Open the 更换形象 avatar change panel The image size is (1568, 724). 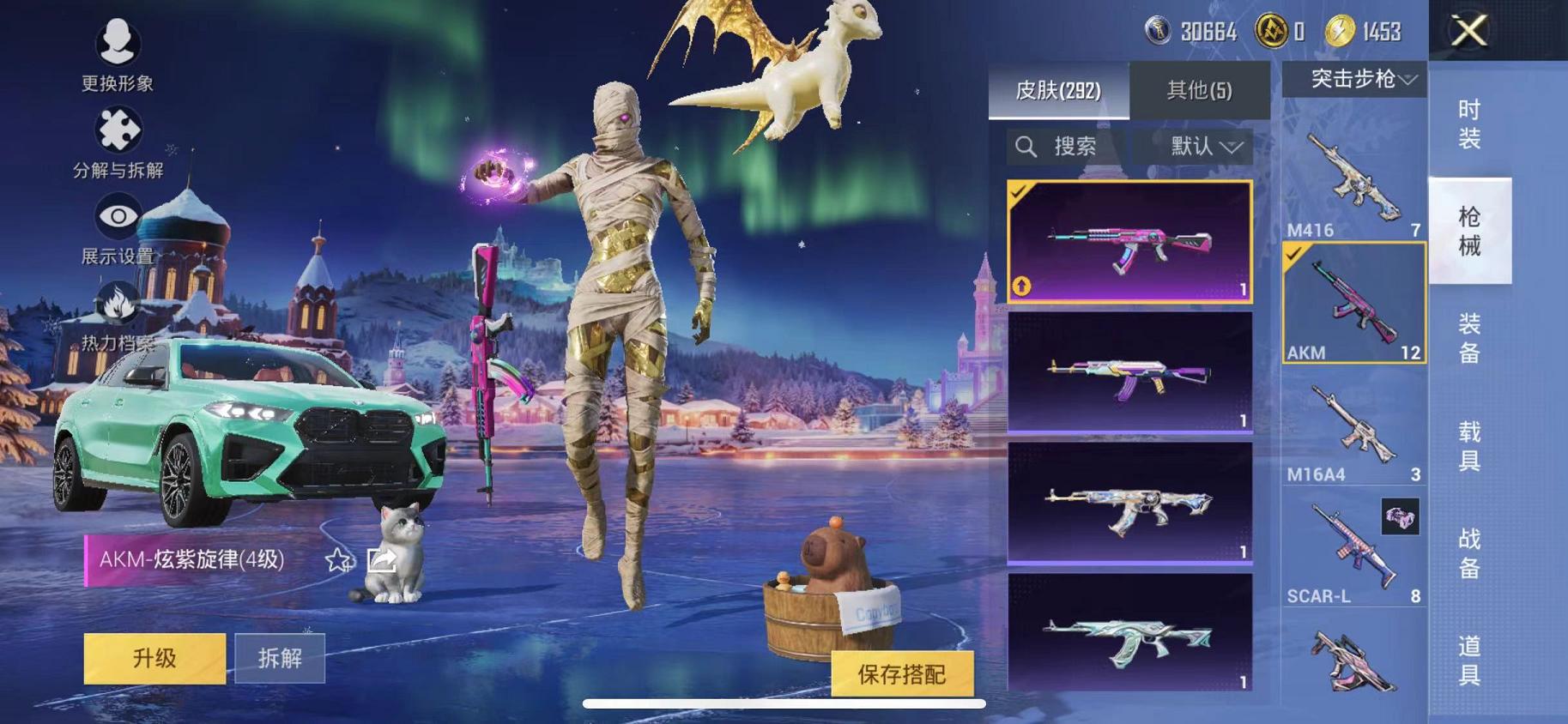pos(118,40)
